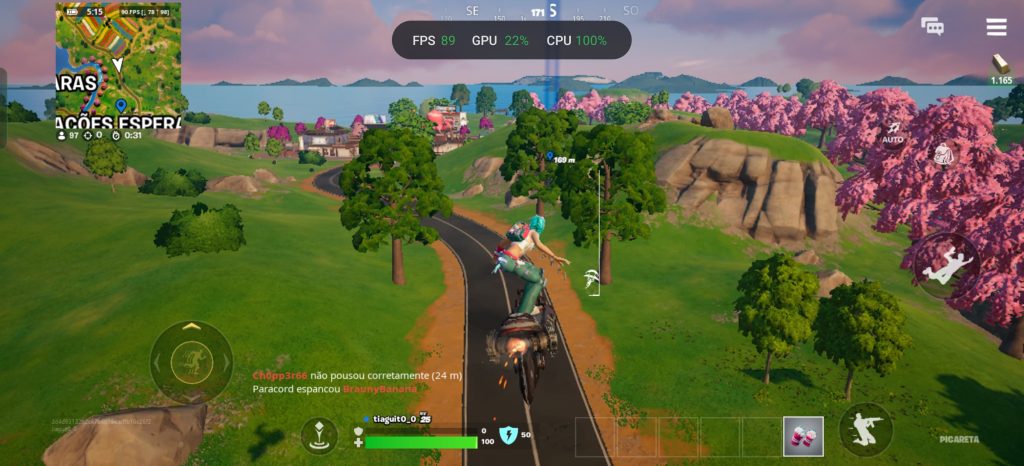This screenshot has height=466, width=1024.
Task: Click the FPS GPU CPU performance overlay
Action: (511, 41)
